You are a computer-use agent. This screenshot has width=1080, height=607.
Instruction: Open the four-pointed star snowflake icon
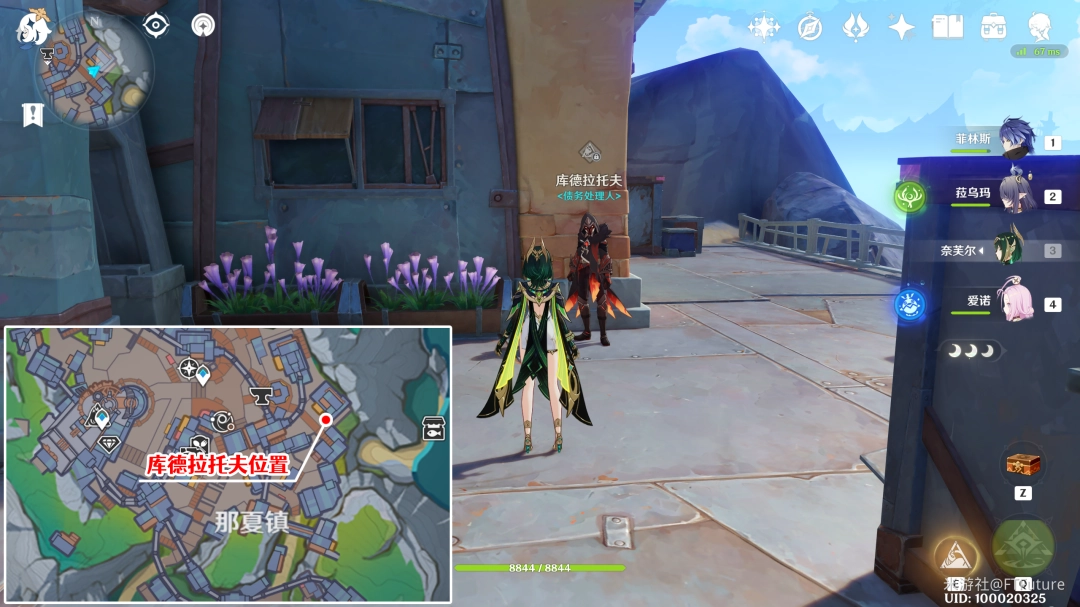pyautogui.click(x=764, y=27)
